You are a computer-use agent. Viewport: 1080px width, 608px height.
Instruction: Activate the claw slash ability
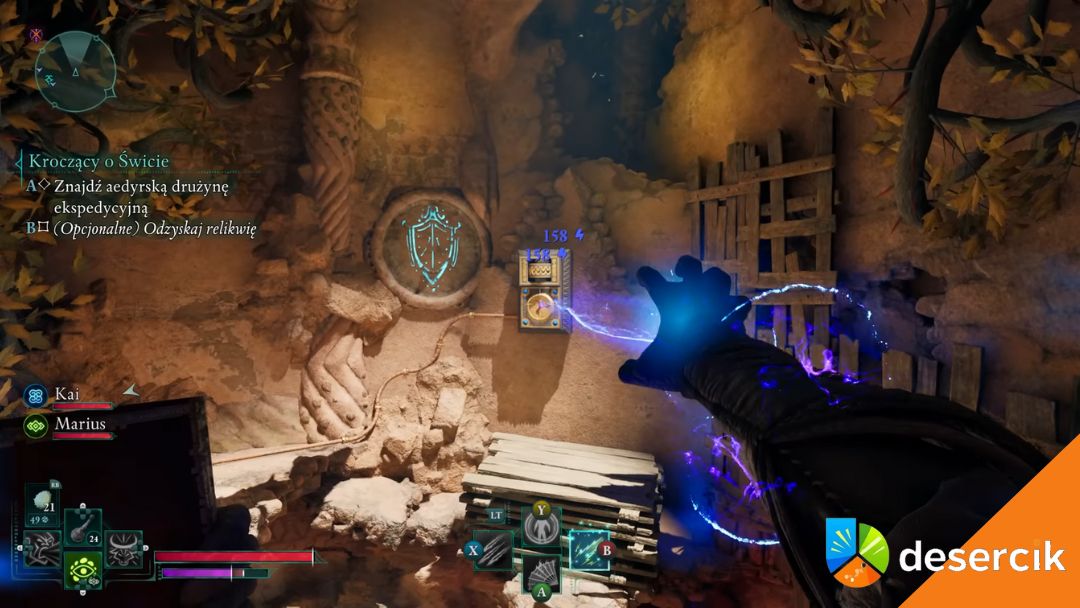493,550
